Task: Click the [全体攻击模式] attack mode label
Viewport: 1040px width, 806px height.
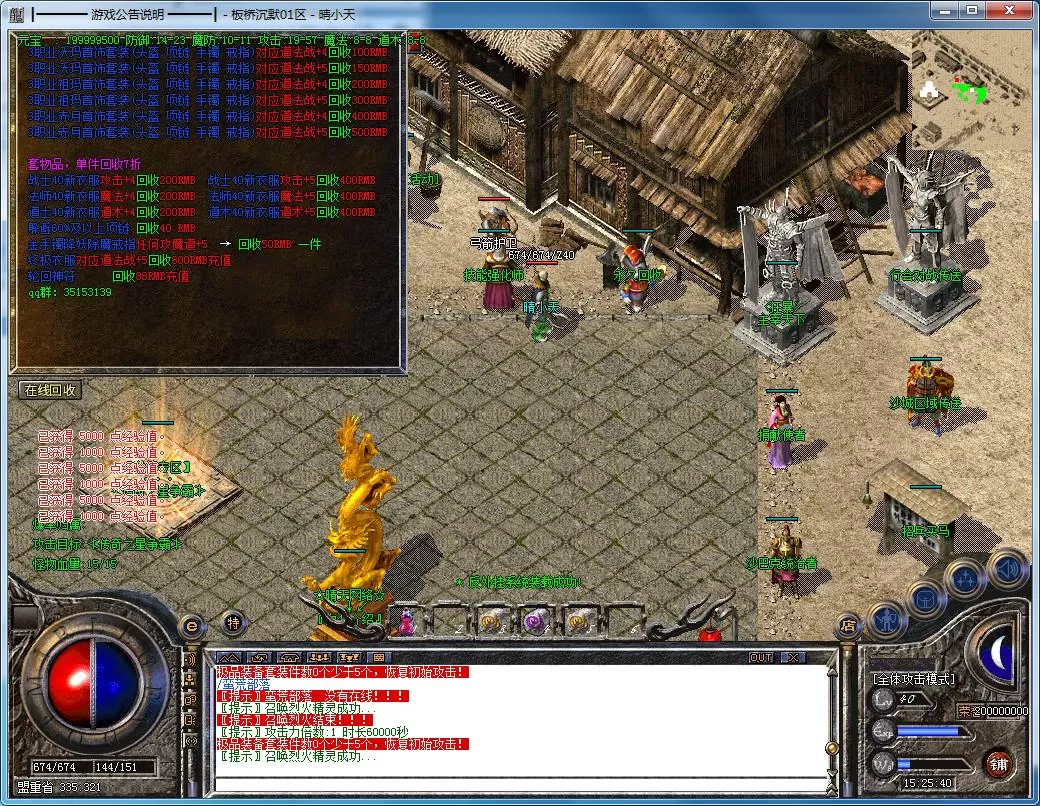Action: 913,679
